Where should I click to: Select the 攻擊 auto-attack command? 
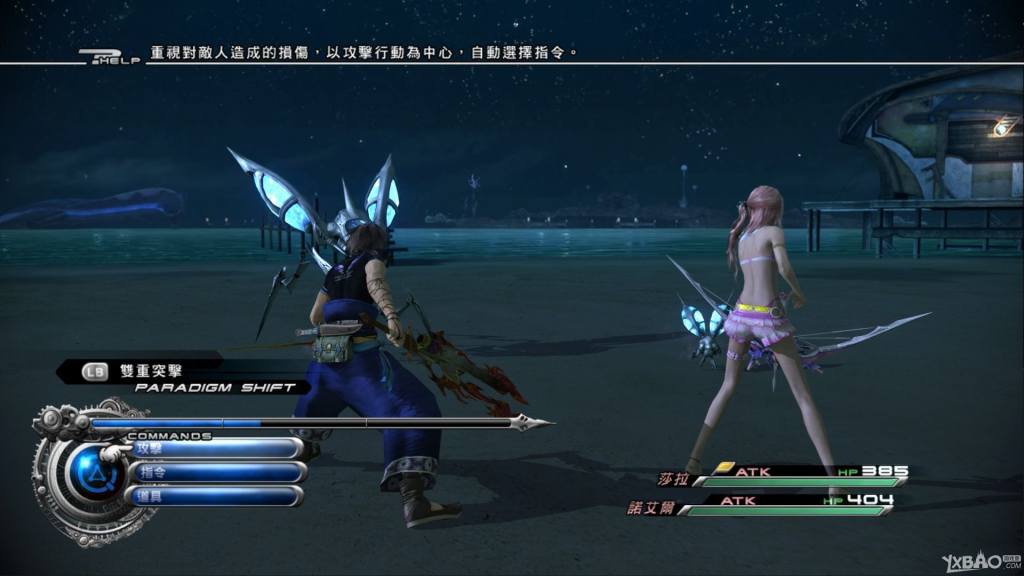click(x=213, y=449)
